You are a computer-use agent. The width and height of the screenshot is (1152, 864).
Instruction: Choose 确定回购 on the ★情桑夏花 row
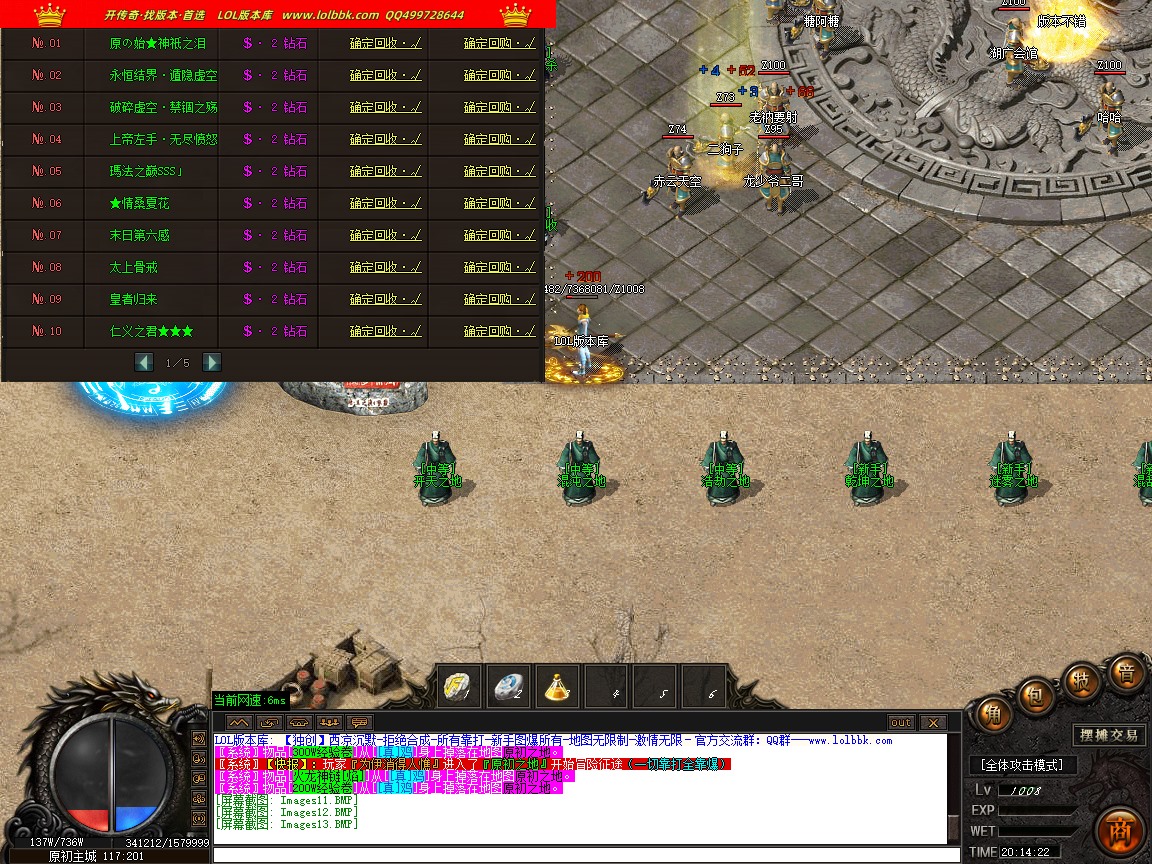499,203
